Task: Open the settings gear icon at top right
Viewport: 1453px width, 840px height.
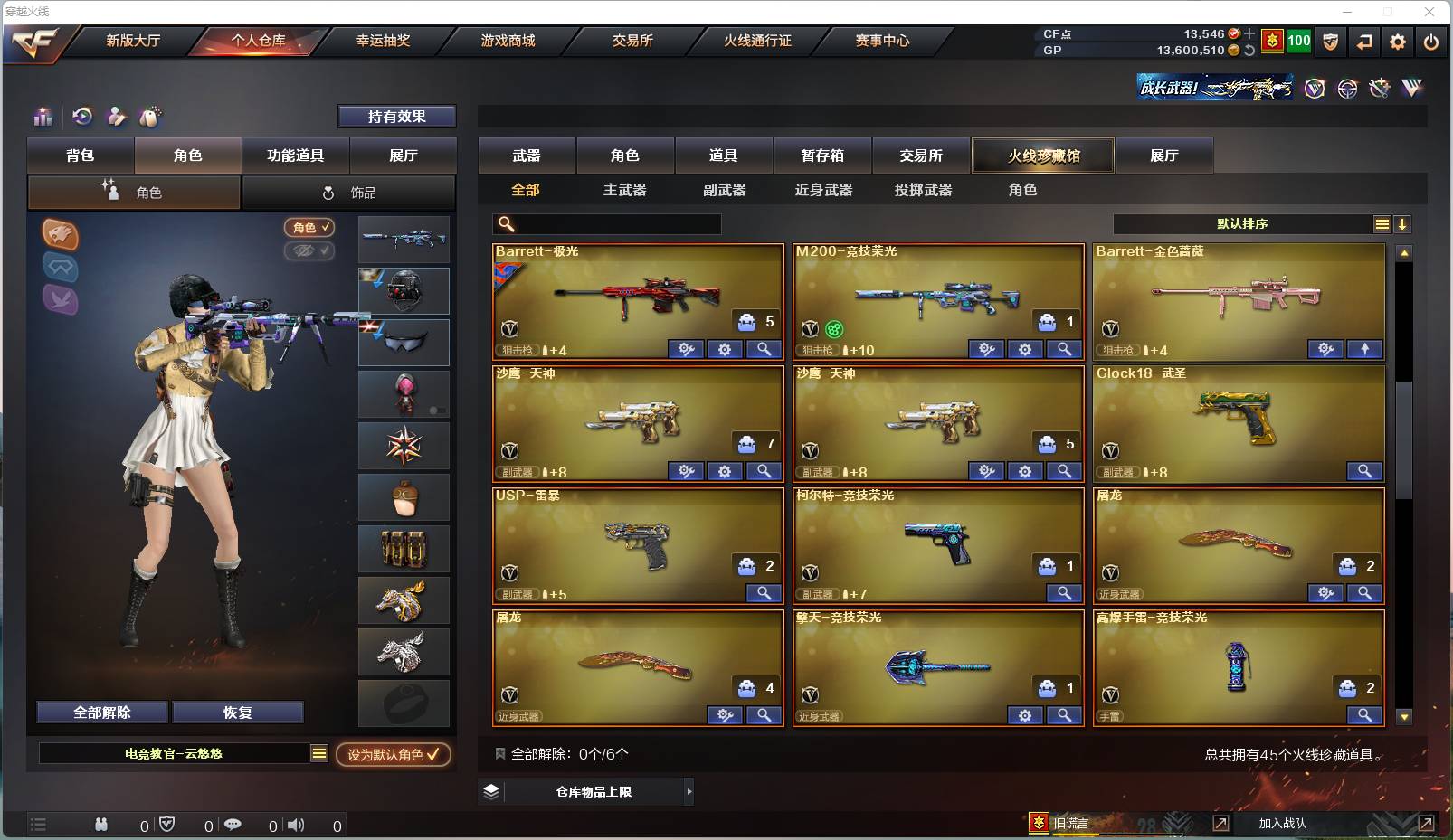Action: [x=1398, y=41]
